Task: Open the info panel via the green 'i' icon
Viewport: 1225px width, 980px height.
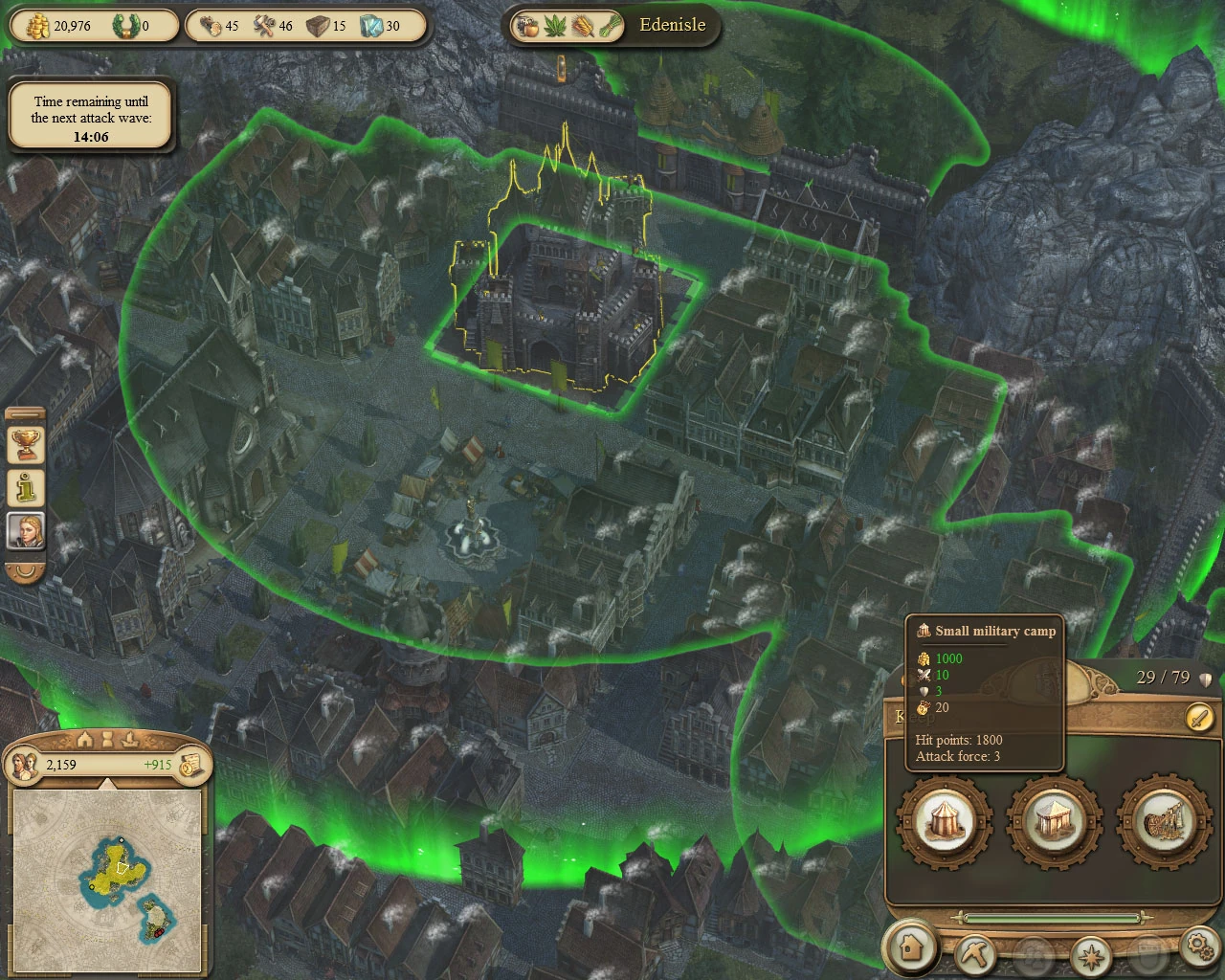Action: [24, 486]
